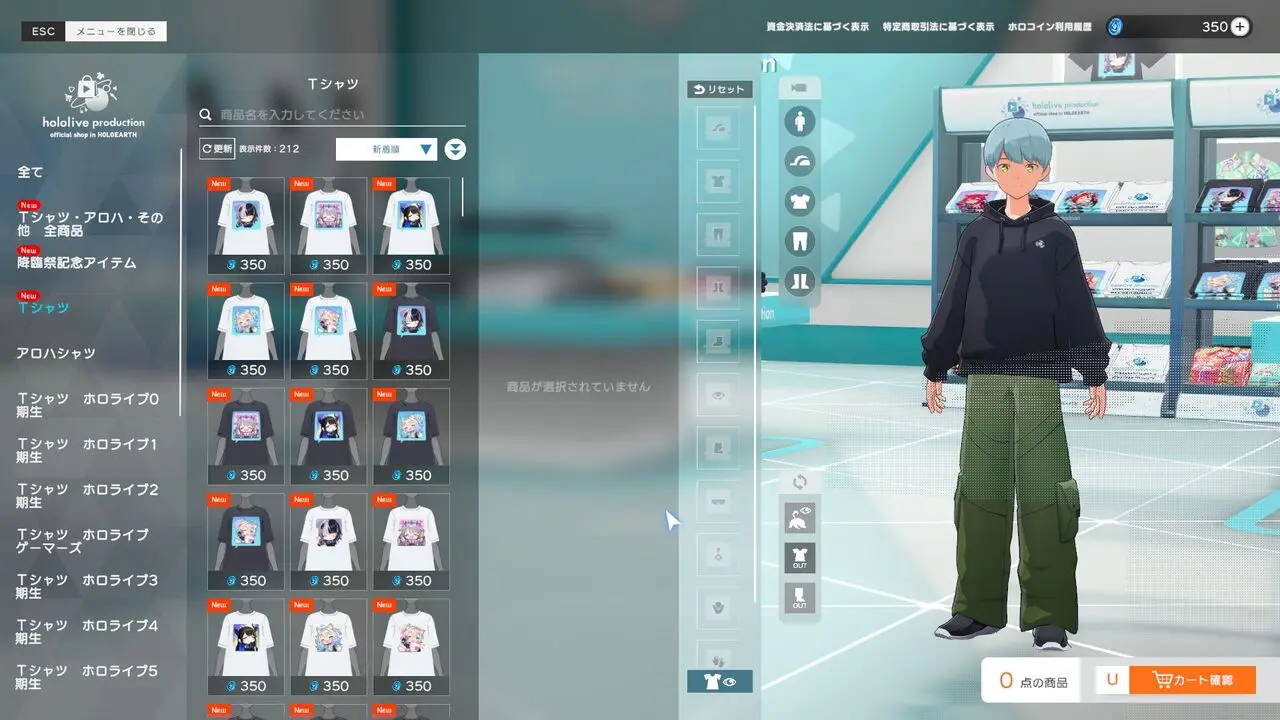Reset the outfit with the リセット button
The height and width of the screenshot is (720, 1280).
click(x=719, y=89)
